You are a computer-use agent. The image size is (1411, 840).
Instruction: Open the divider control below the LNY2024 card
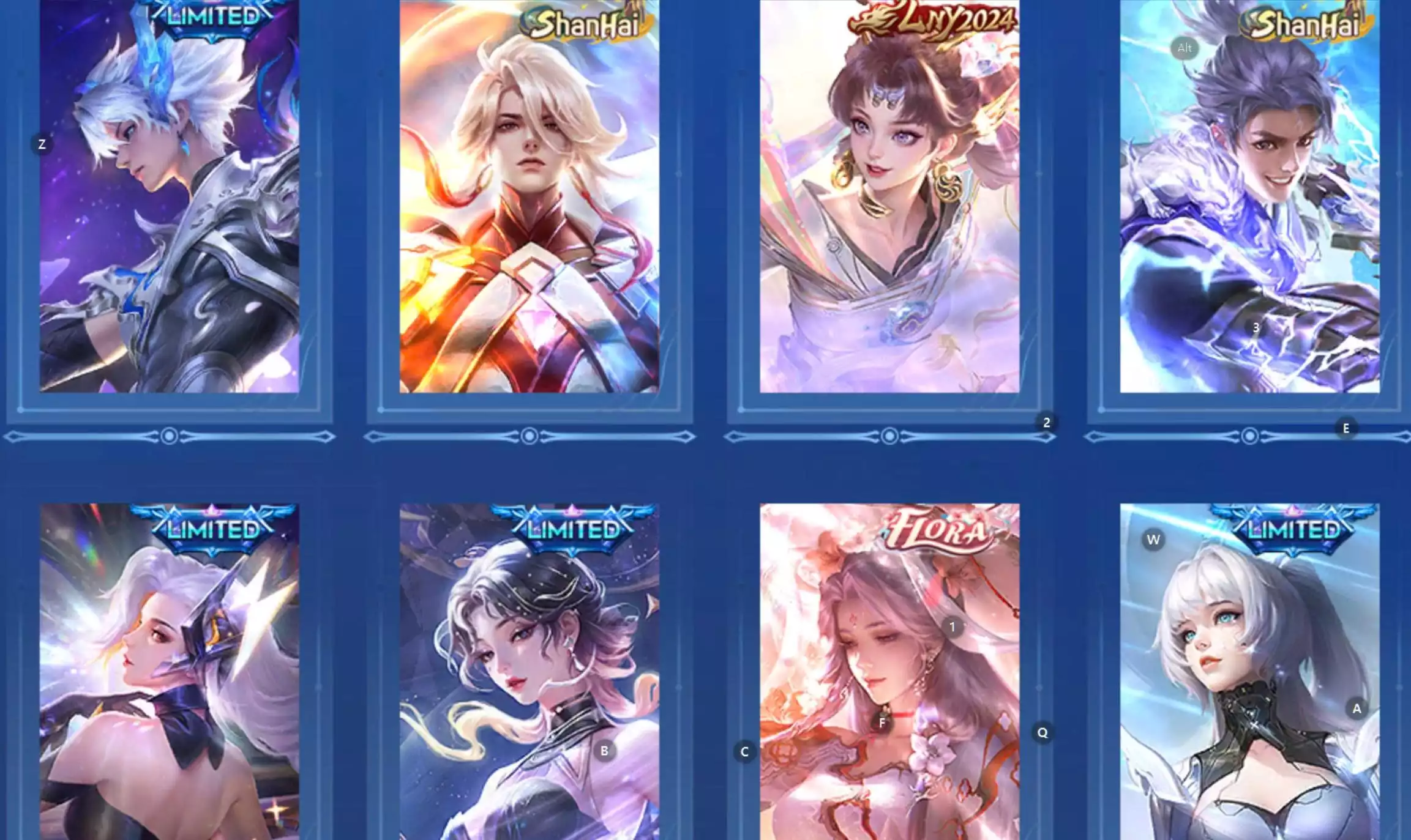[890, 436]
